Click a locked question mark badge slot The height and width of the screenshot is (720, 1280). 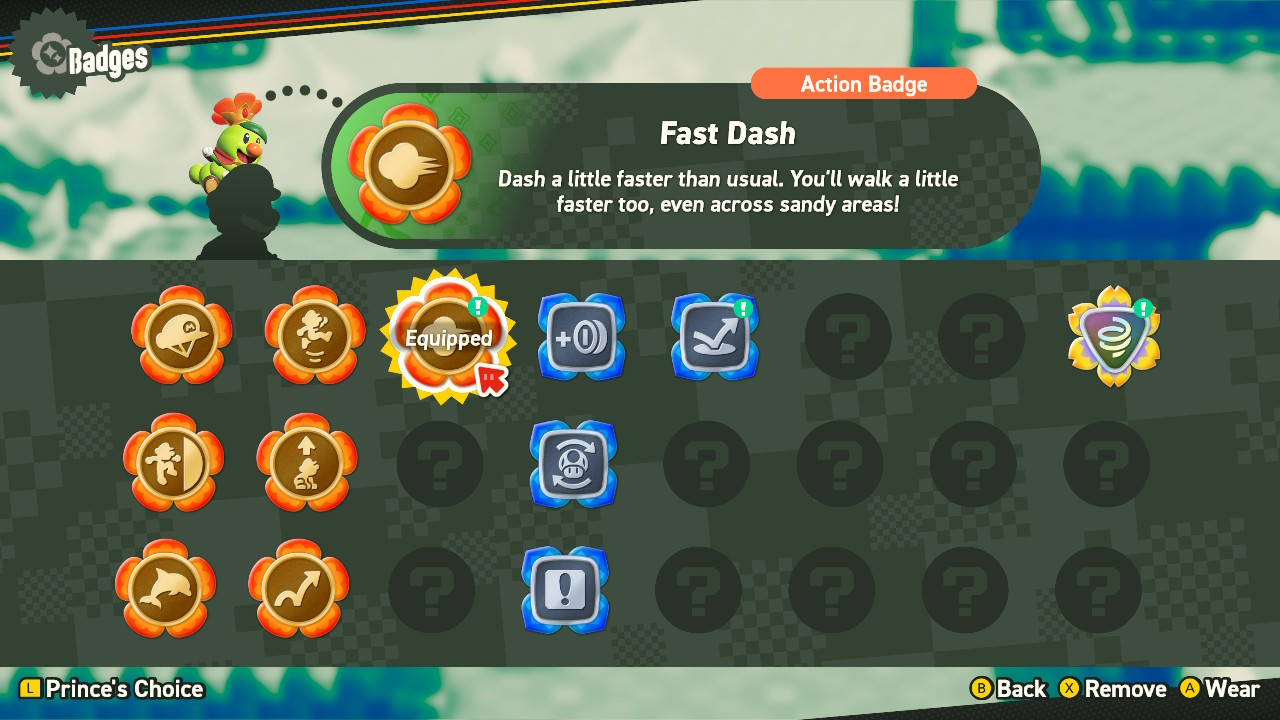point(848,338)
